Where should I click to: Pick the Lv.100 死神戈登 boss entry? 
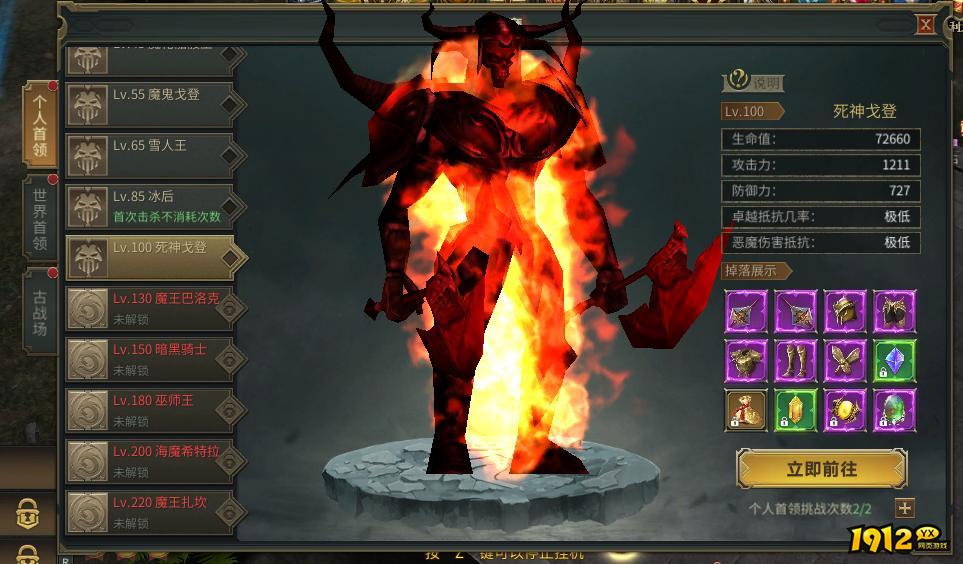click(x=150, y=257)
